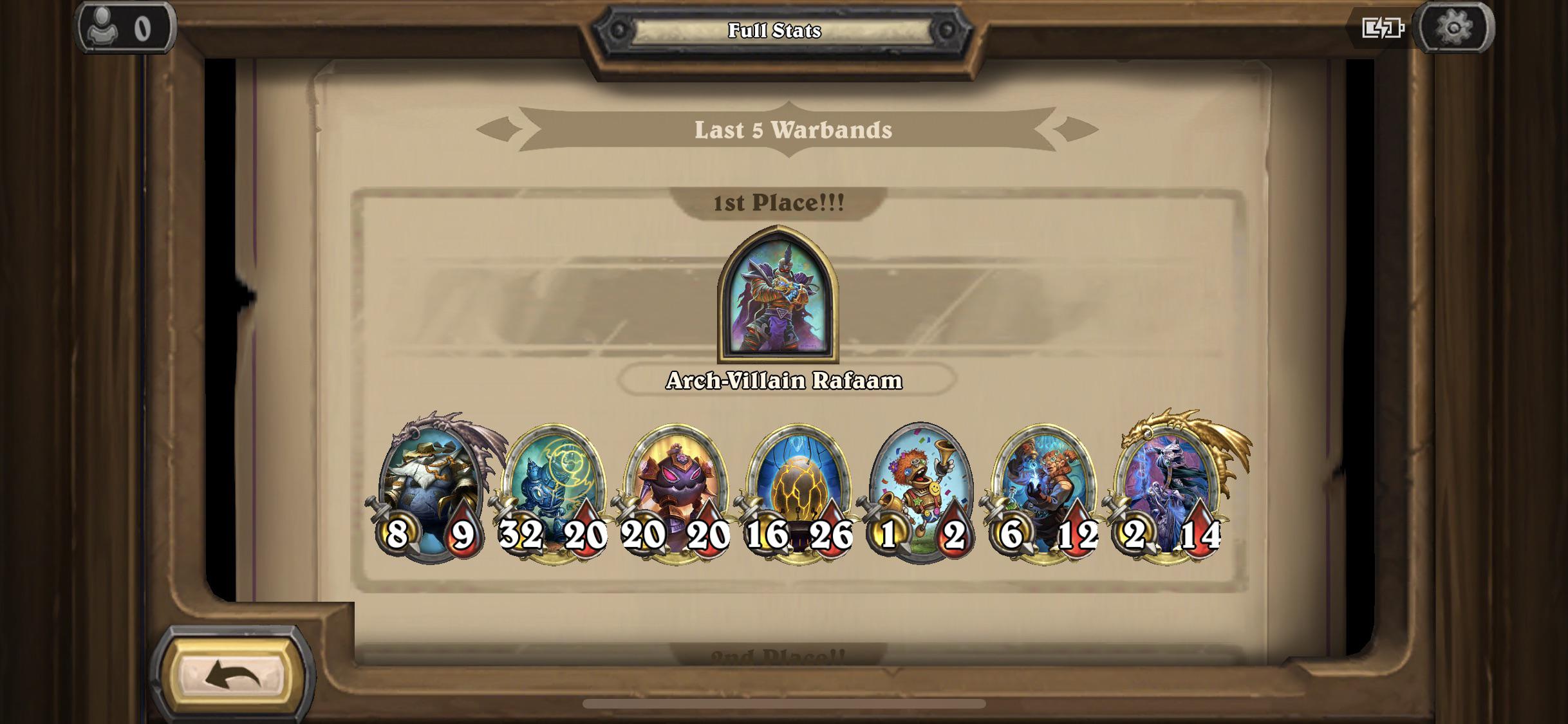Image resolution: width=1568 pixels, height=724 pixels.
Task: Click the horizontal scrollbar at the bottom
Action: (783, 705)
